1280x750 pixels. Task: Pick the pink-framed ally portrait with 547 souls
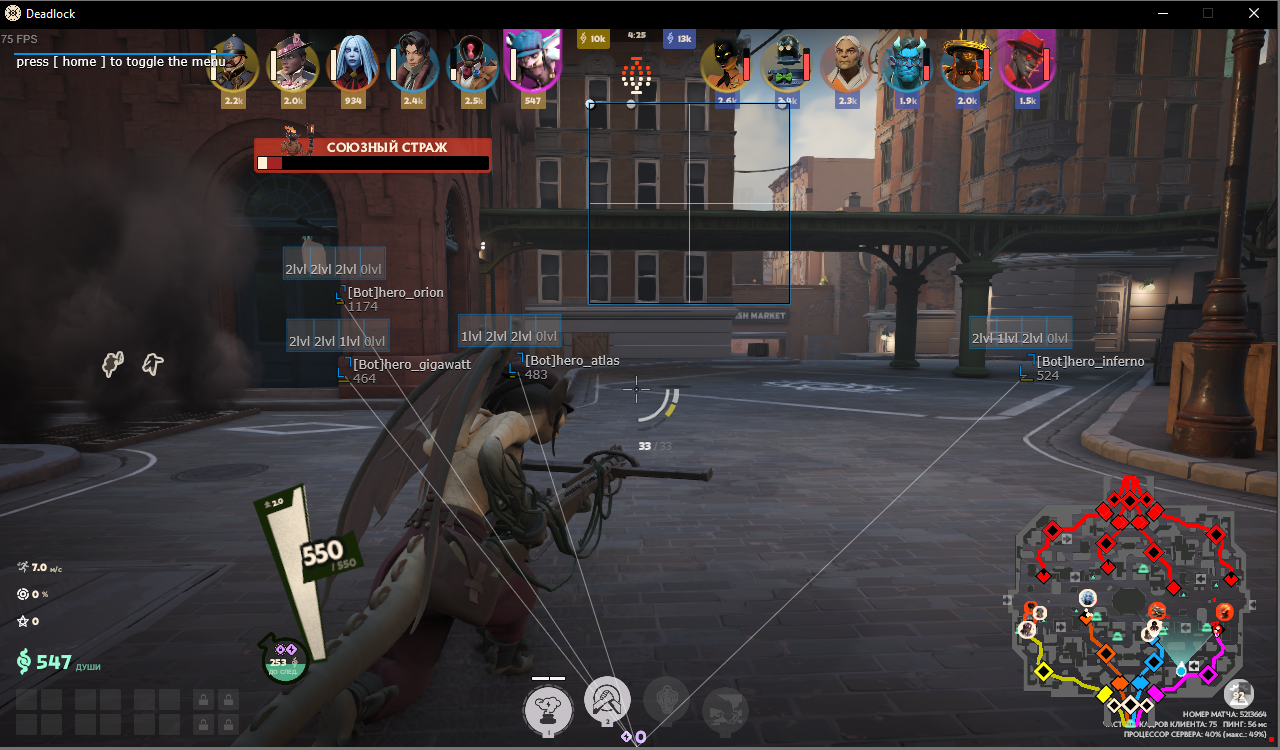pos(532,62)
